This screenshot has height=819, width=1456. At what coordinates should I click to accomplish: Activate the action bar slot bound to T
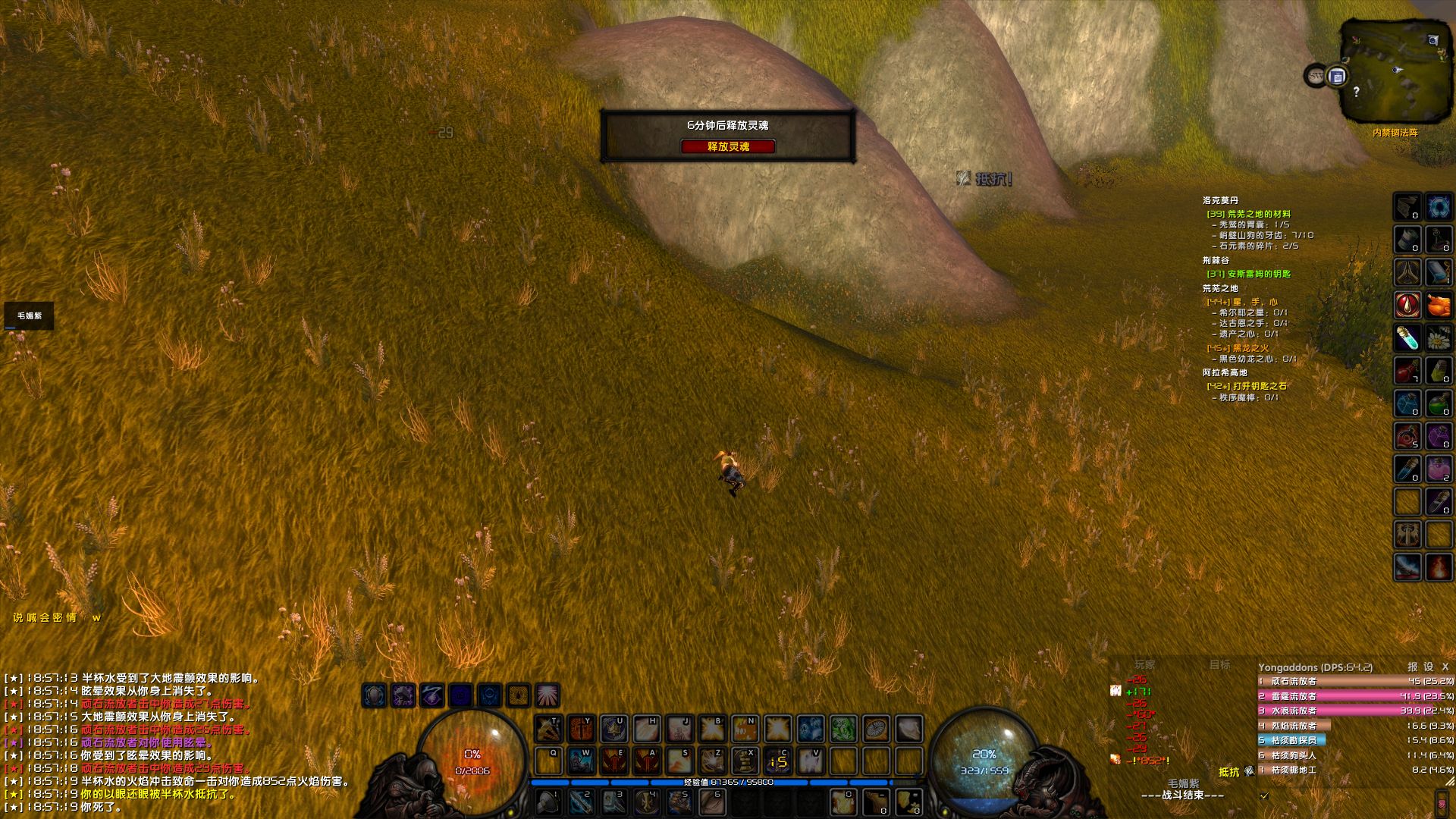[x=549, y=729]
